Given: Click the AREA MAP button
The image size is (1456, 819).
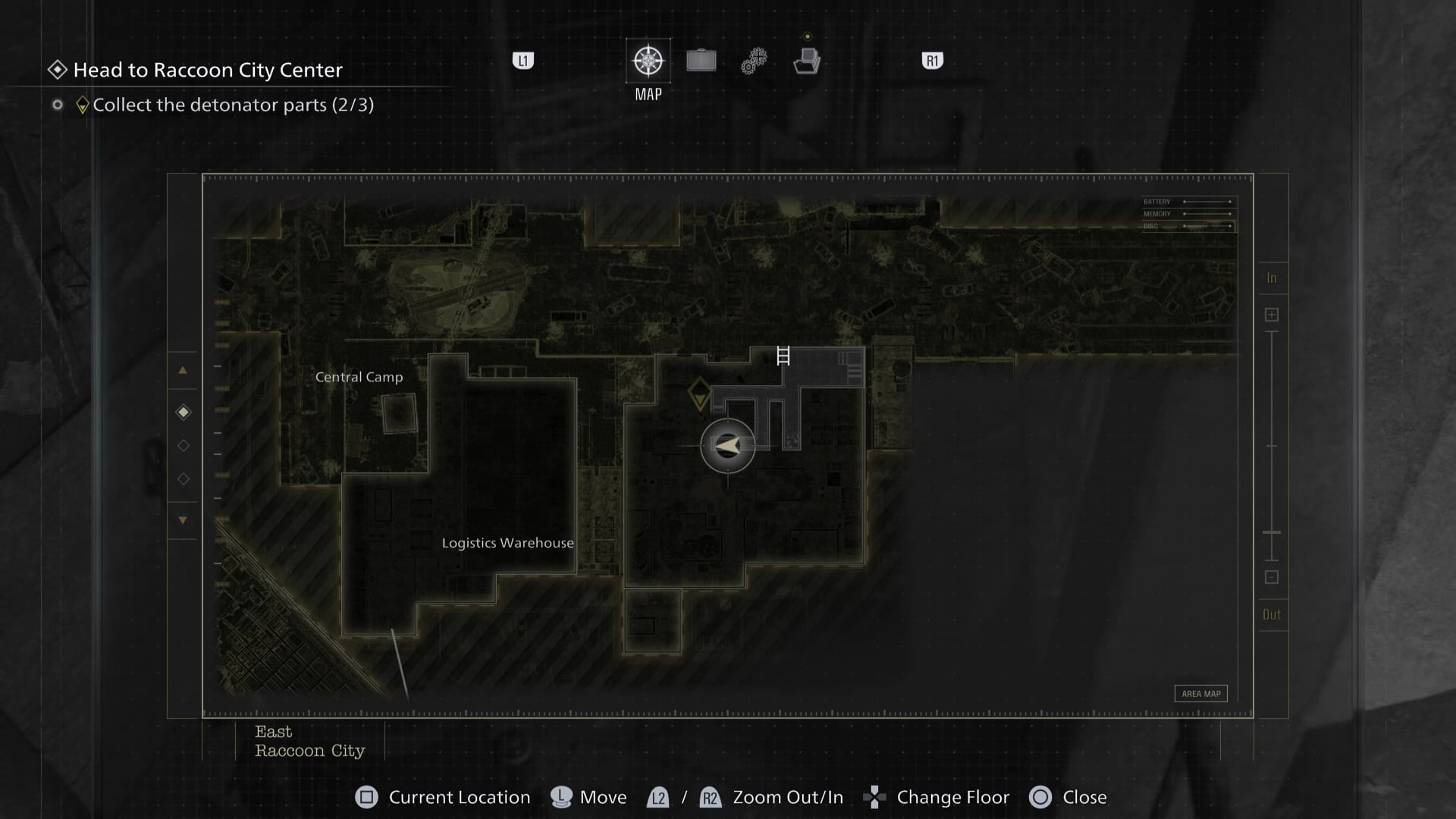Looking at the screenshot, I should click(x=1201, y=694).
